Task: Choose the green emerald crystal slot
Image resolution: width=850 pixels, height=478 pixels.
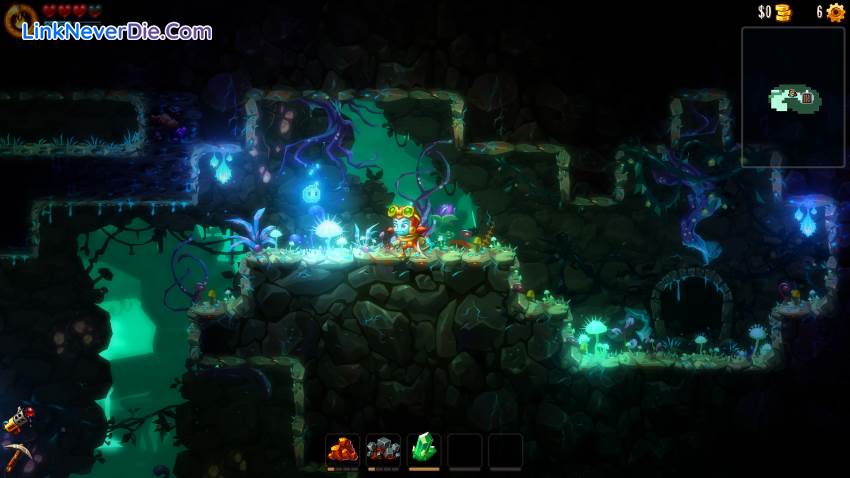Action: (x=424, y=451)
